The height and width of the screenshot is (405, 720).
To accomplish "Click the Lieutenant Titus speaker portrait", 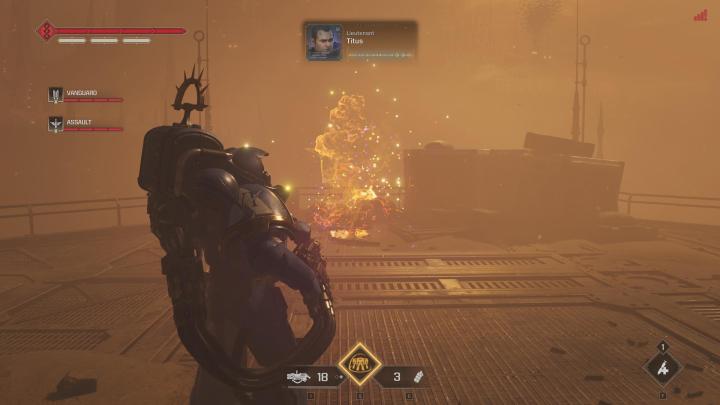I will [x=323, y=42].
